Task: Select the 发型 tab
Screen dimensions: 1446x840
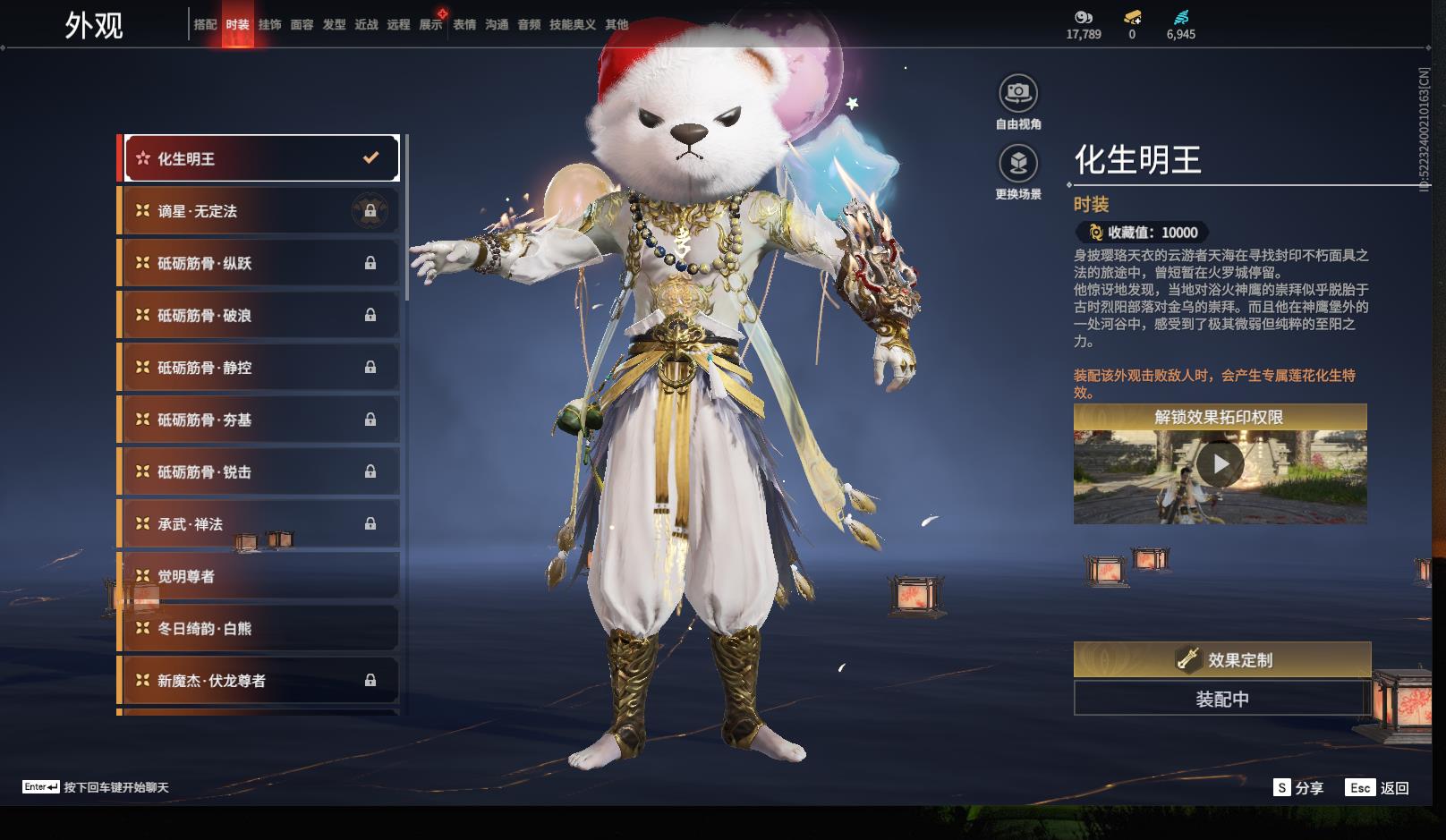Action: pos(334,25)
